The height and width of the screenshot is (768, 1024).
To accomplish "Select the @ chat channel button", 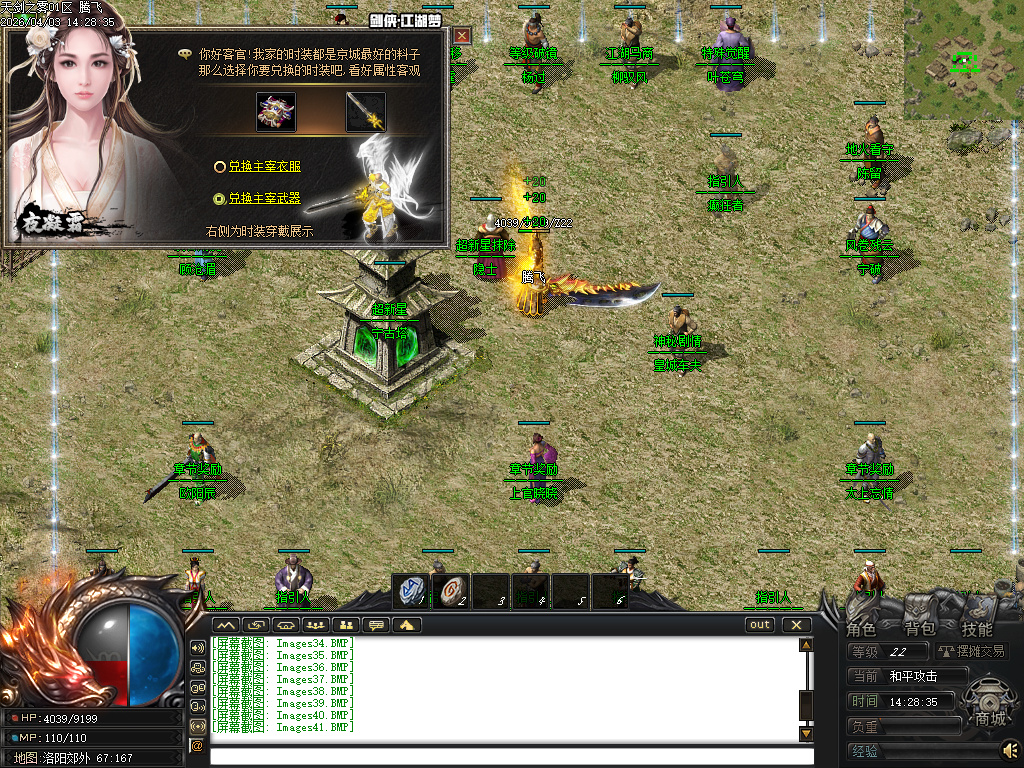I will coord(197,745).
